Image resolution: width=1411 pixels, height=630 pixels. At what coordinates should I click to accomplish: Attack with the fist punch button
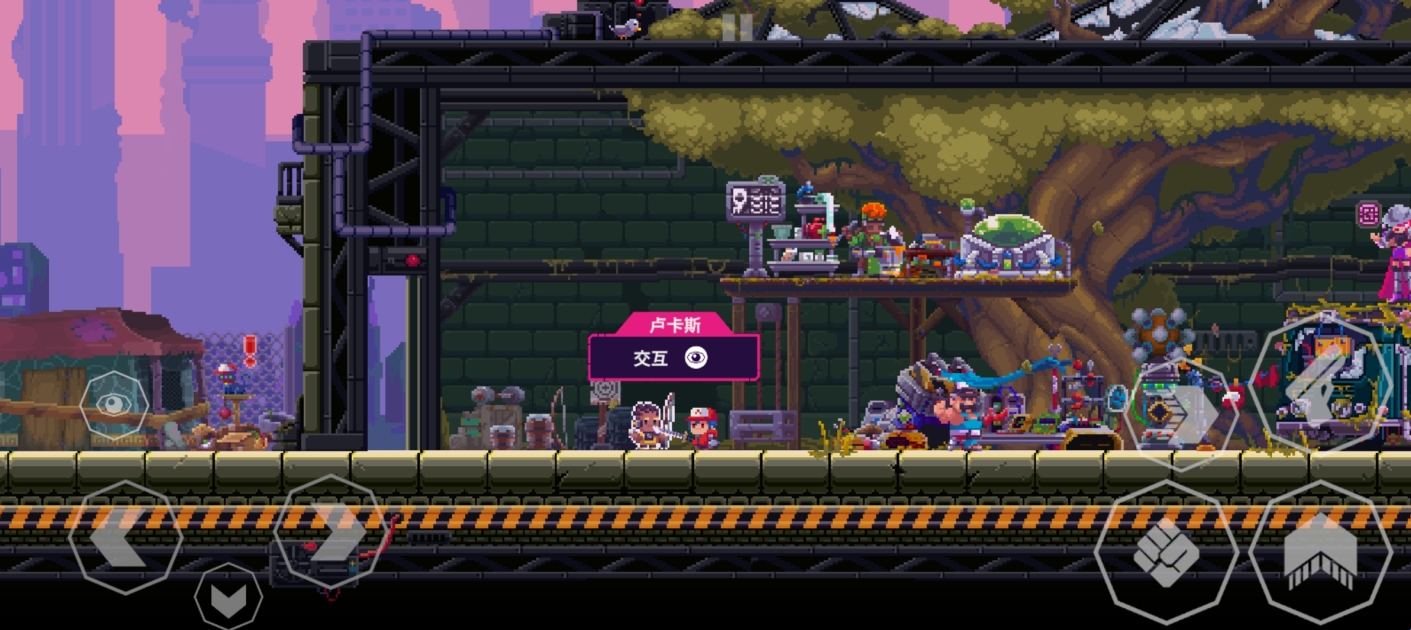(x=1166, y=552)
